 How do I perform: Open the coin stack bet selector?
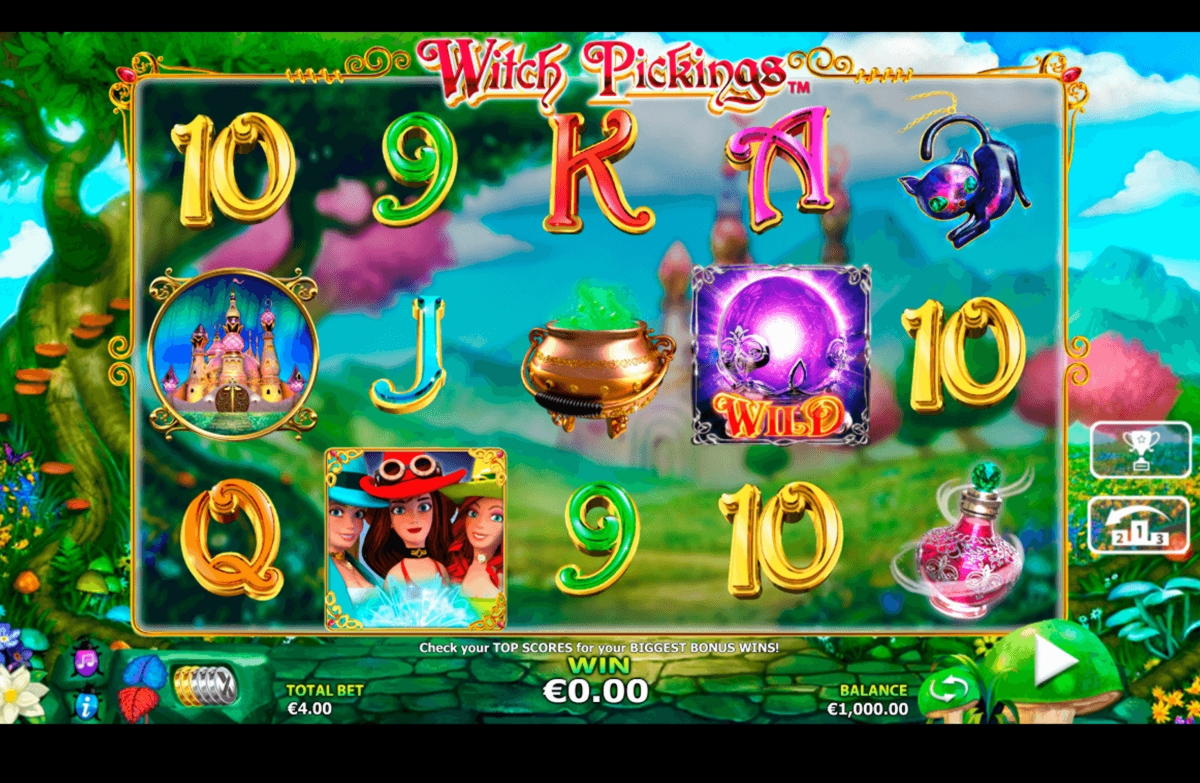(204, 685)
